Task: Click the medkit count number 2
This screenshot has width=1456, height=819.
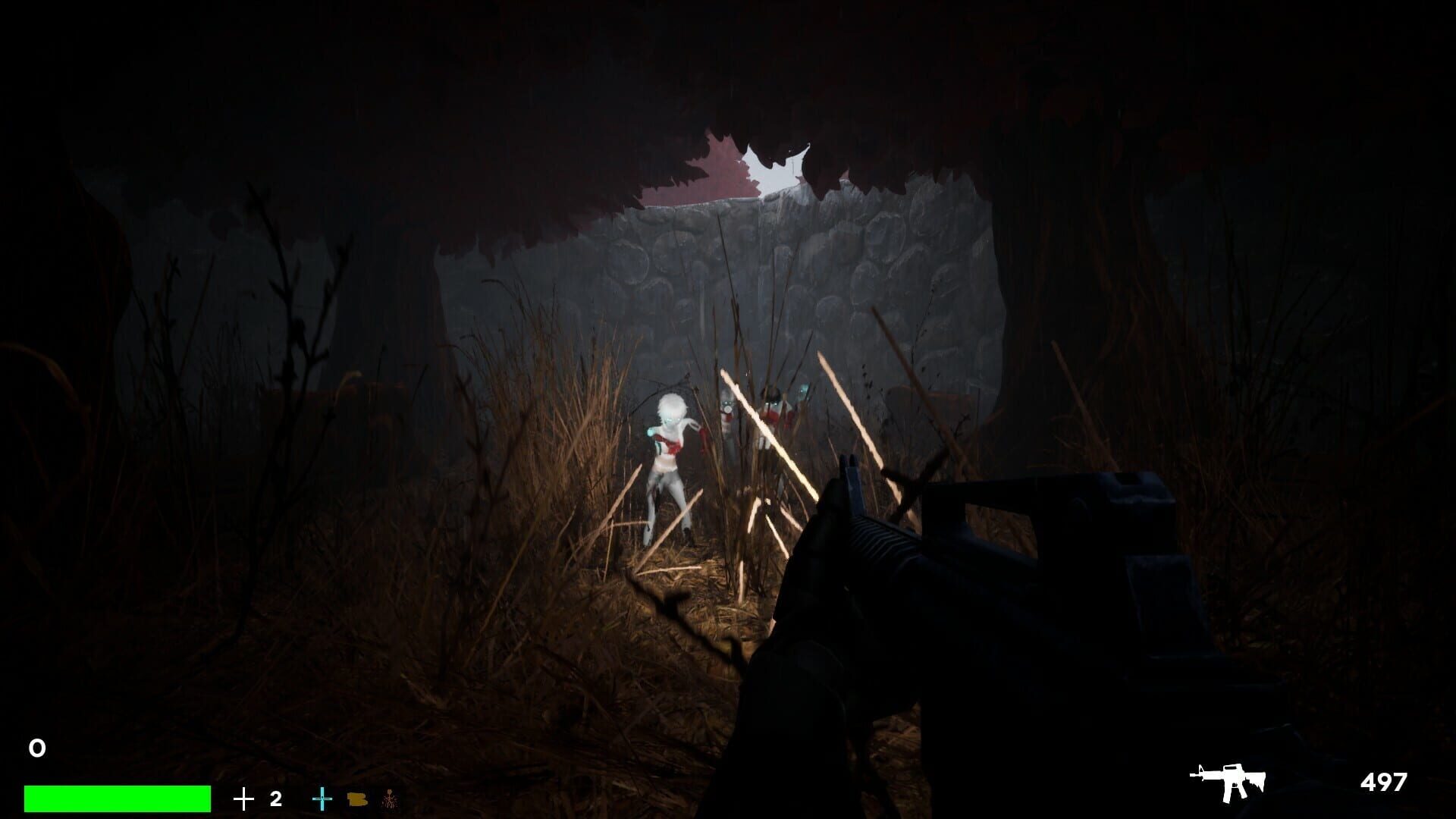Action: click(275, 798)
